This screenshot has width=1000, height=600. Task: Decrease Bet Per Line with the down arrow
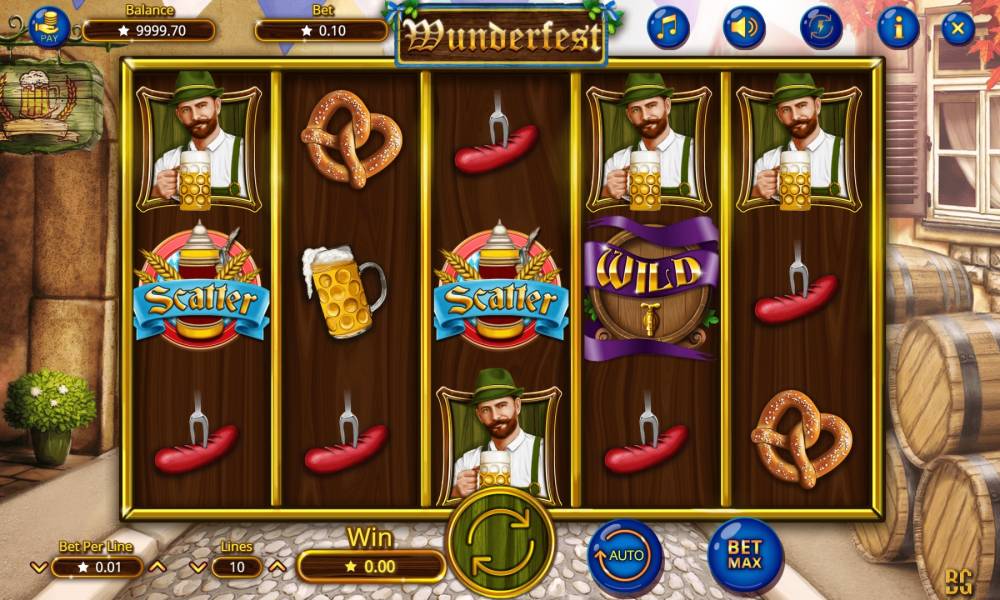[39, 567]
